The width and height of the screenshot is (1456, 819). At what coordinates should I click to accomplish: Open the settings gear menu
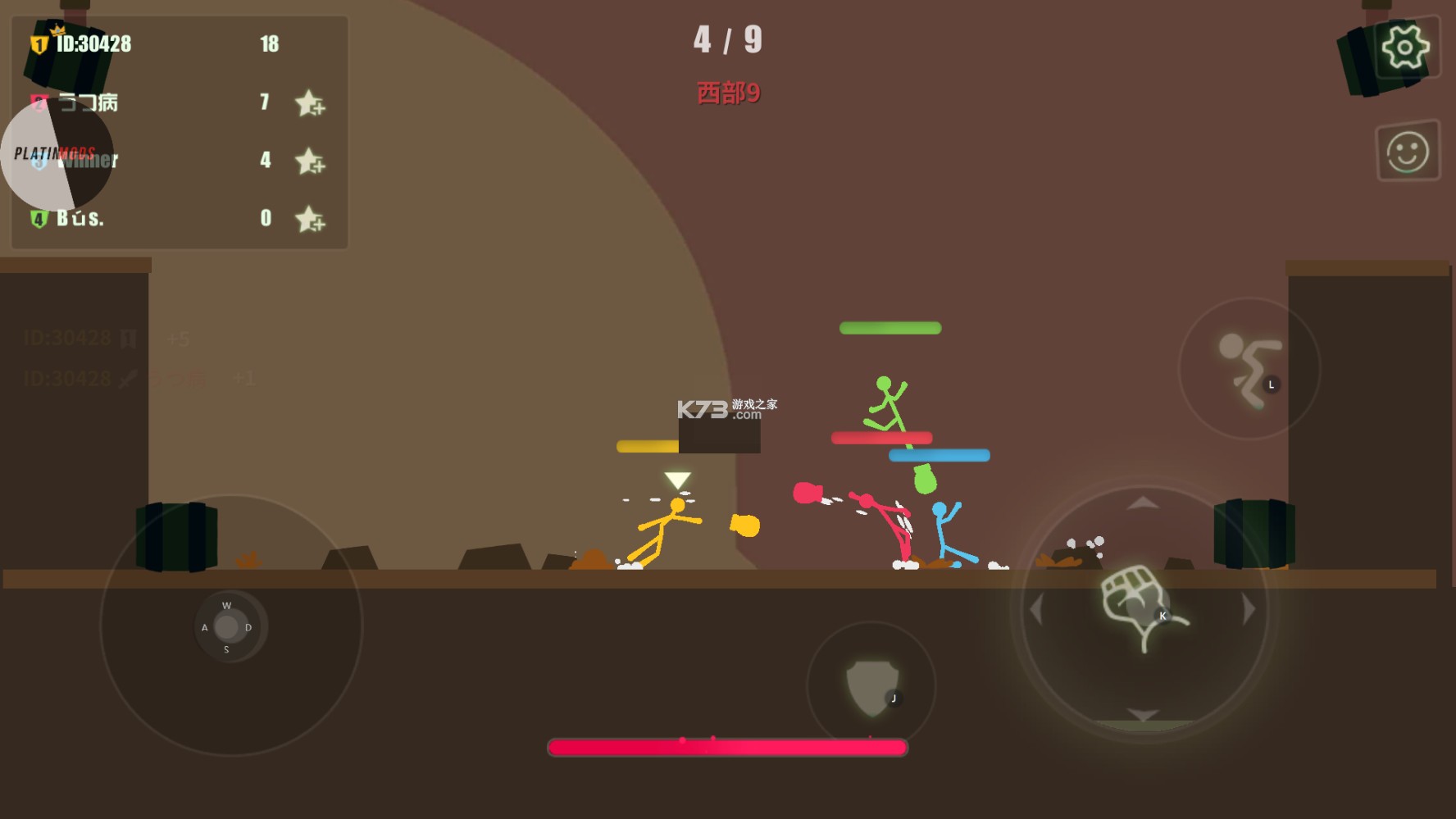click(x=1405, y=47)
